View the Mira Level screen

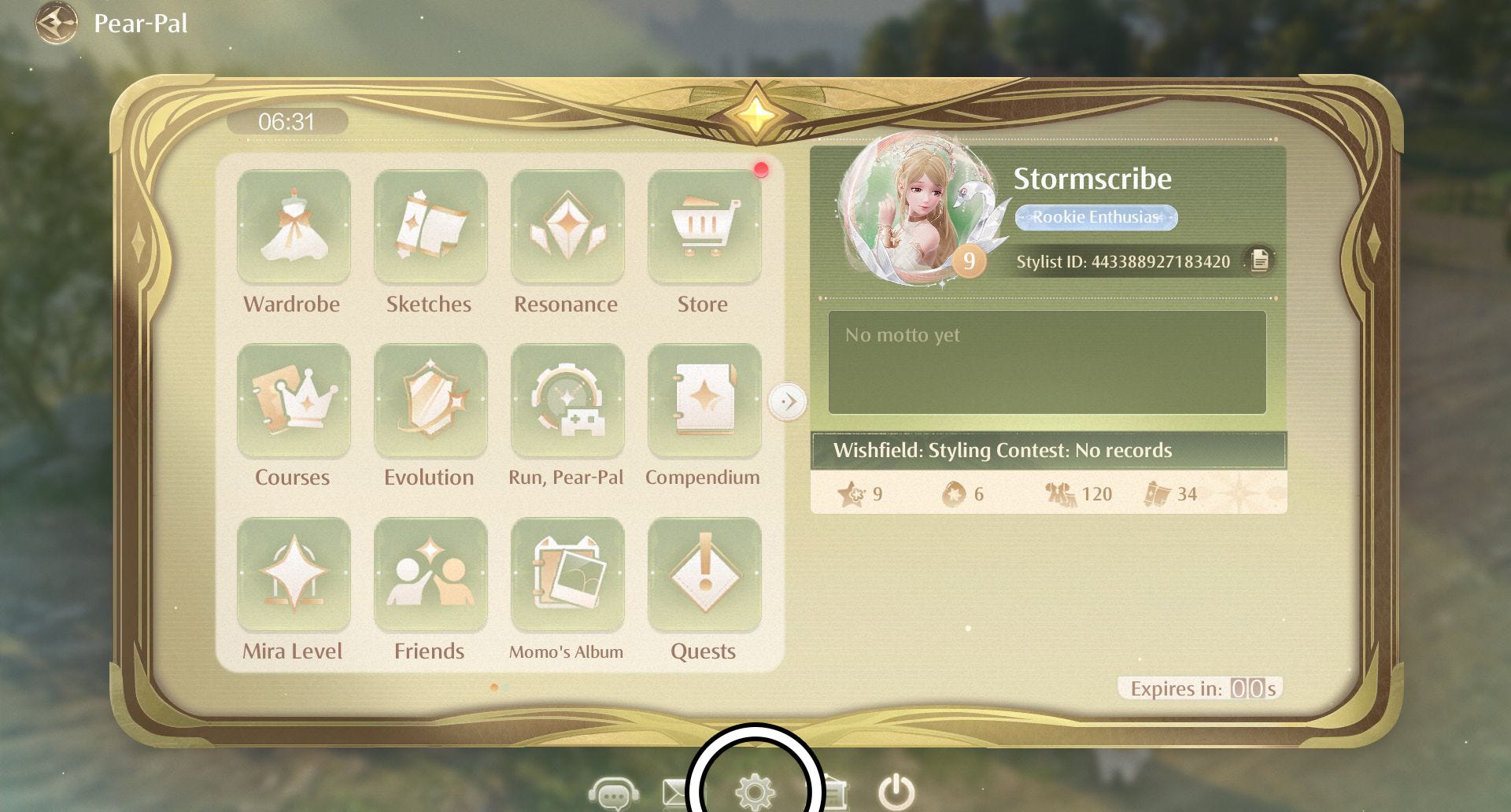[x=293, y=574]
